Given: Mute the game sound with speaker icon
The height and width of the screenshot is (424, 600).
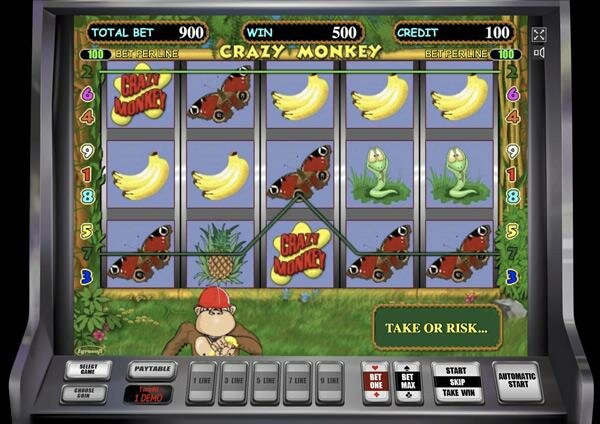Looking at the screenshot, I should tap(540, 52).
